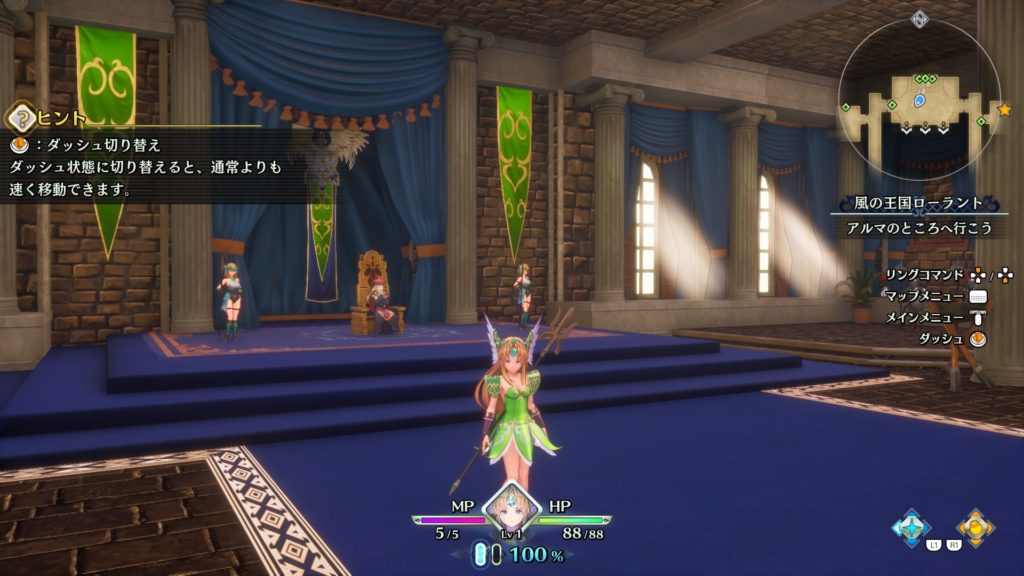The width and height of the screenshot is (1024, 576).
Task: Click the circular minimap
Action: coord(920,98)
